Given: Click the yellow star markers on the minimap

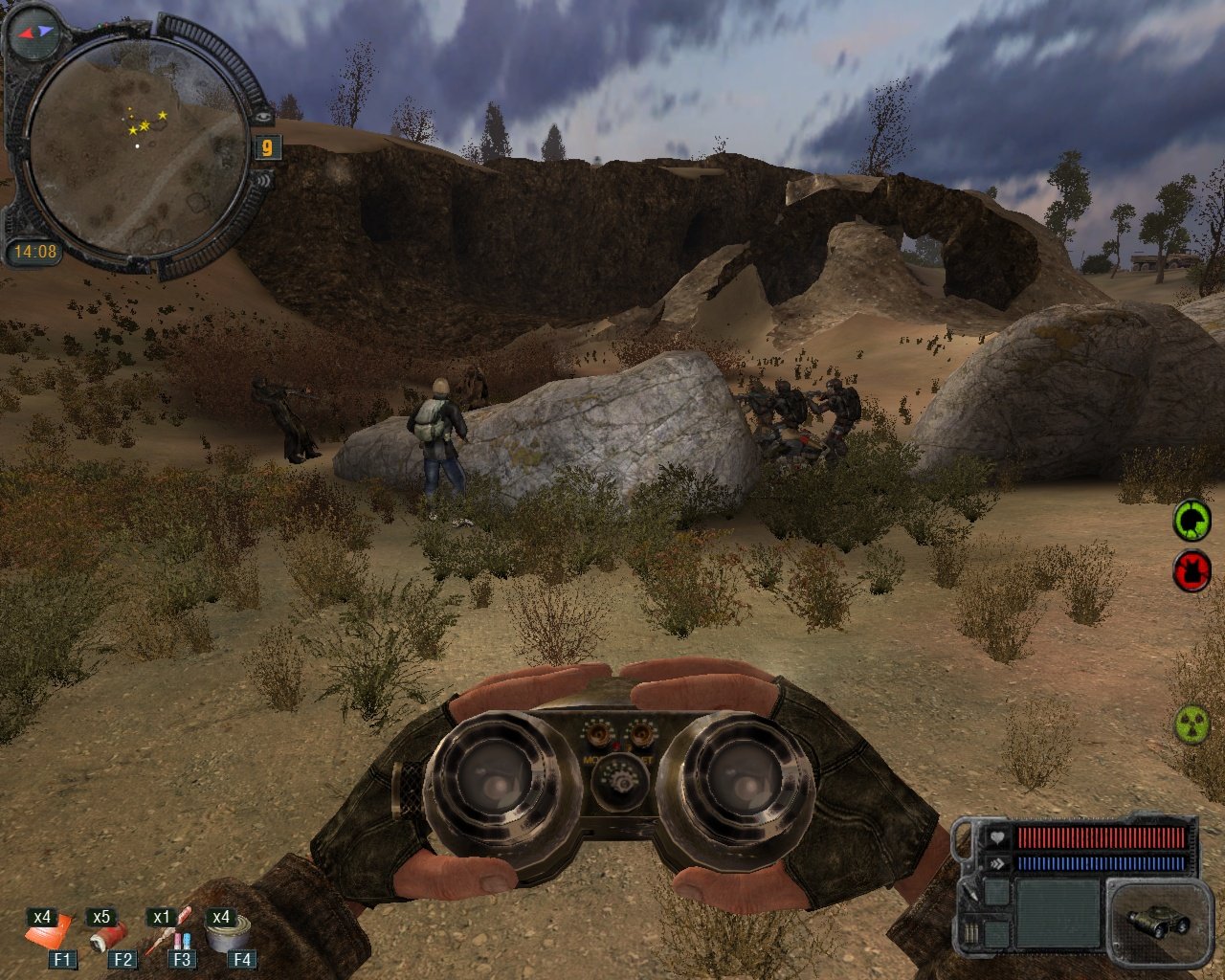Looking at the screenshot, I should [x=145, y=123].
